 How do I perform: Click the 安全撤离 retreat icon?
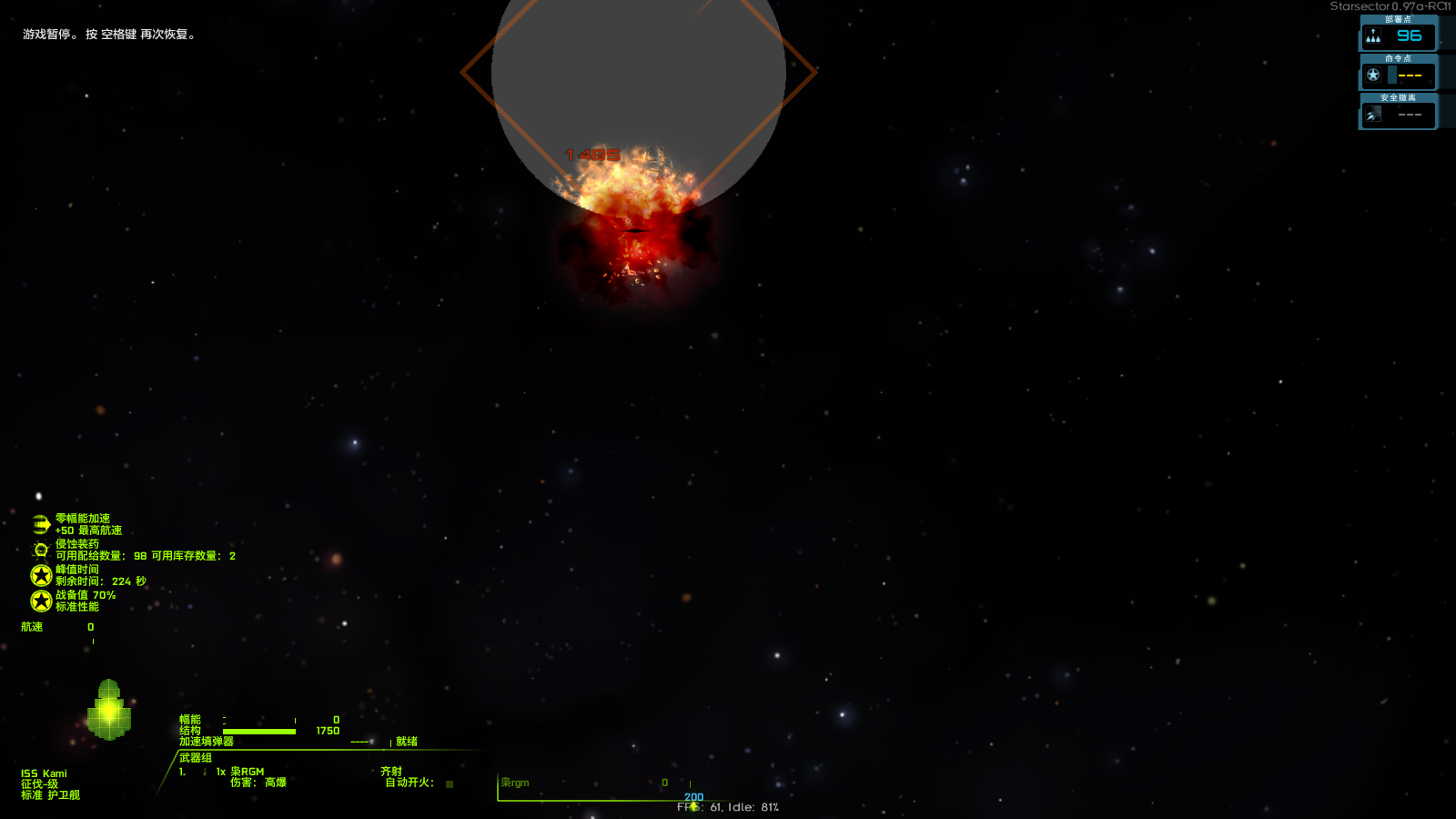[1371, 114]
